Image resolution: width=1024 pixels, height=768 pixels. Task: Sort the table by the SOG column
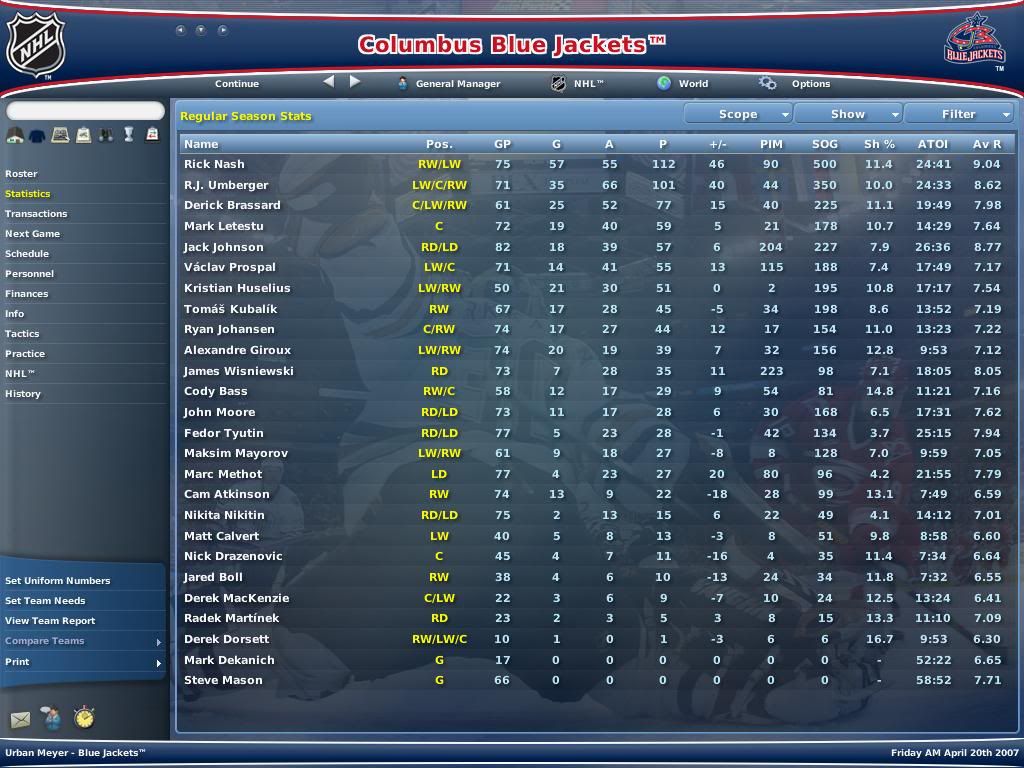pos(824,144)
